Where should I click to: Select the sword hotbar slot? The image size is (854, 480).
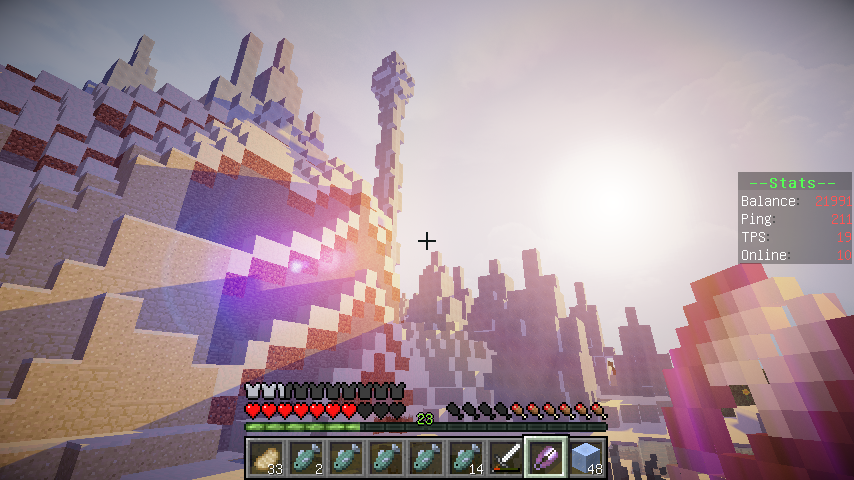pos(506,458)
